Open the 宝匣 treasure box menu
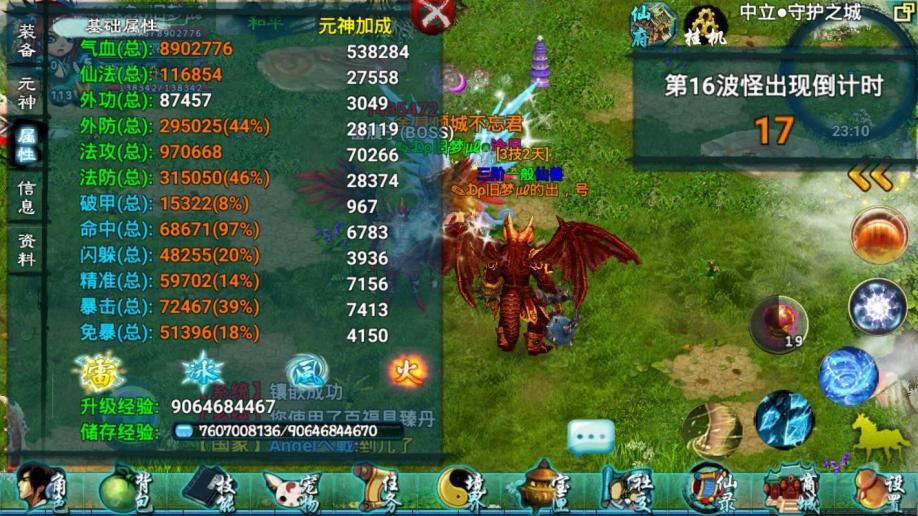The image size is (918, 516). (x=545, y=489)
